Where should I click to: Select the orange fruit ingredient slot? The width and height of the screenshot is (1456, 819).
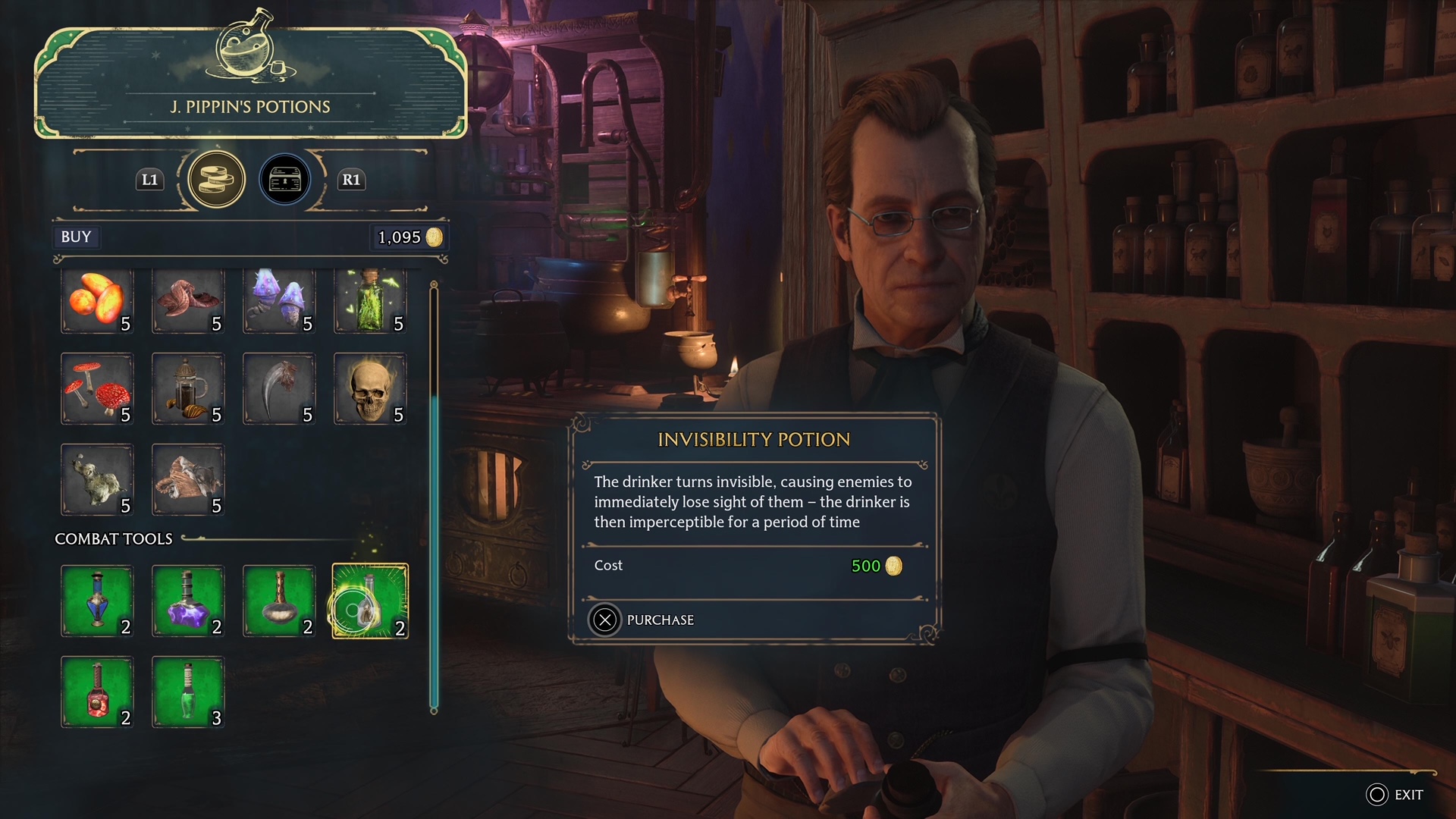tap(97, 301)
